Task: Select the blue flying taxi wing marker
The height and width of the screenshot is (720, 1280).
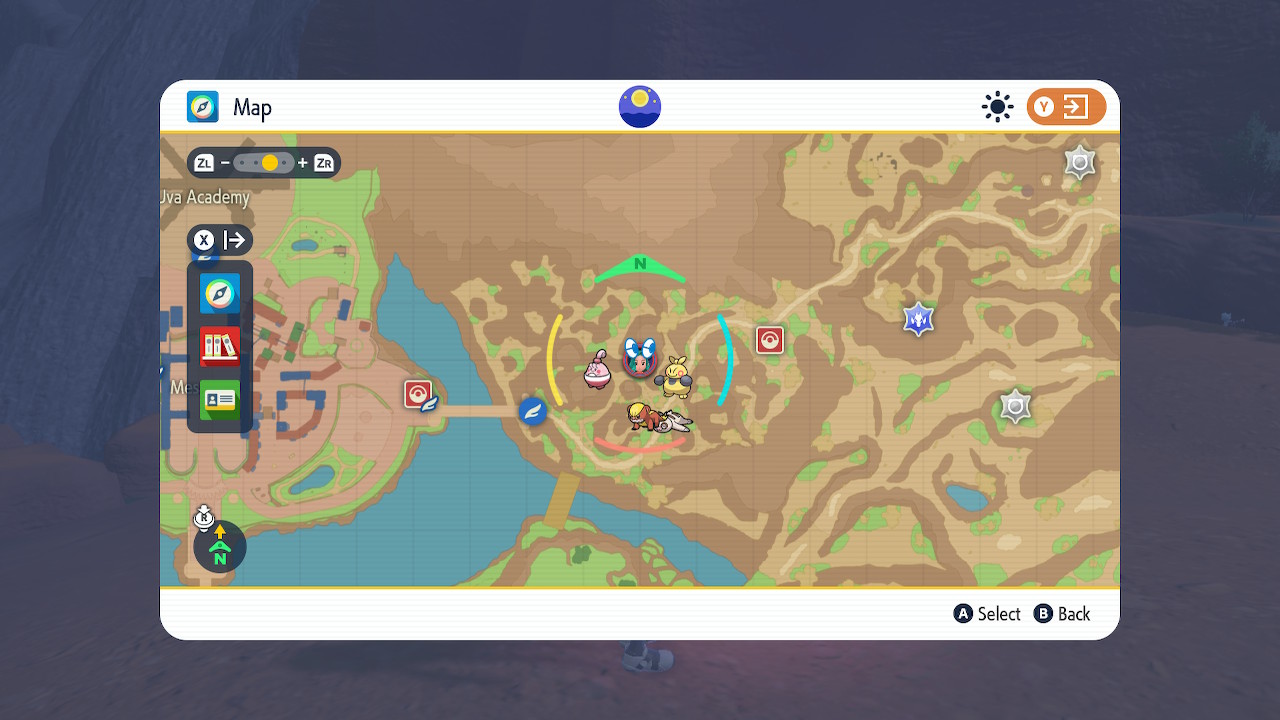Action: pos(533,410)
